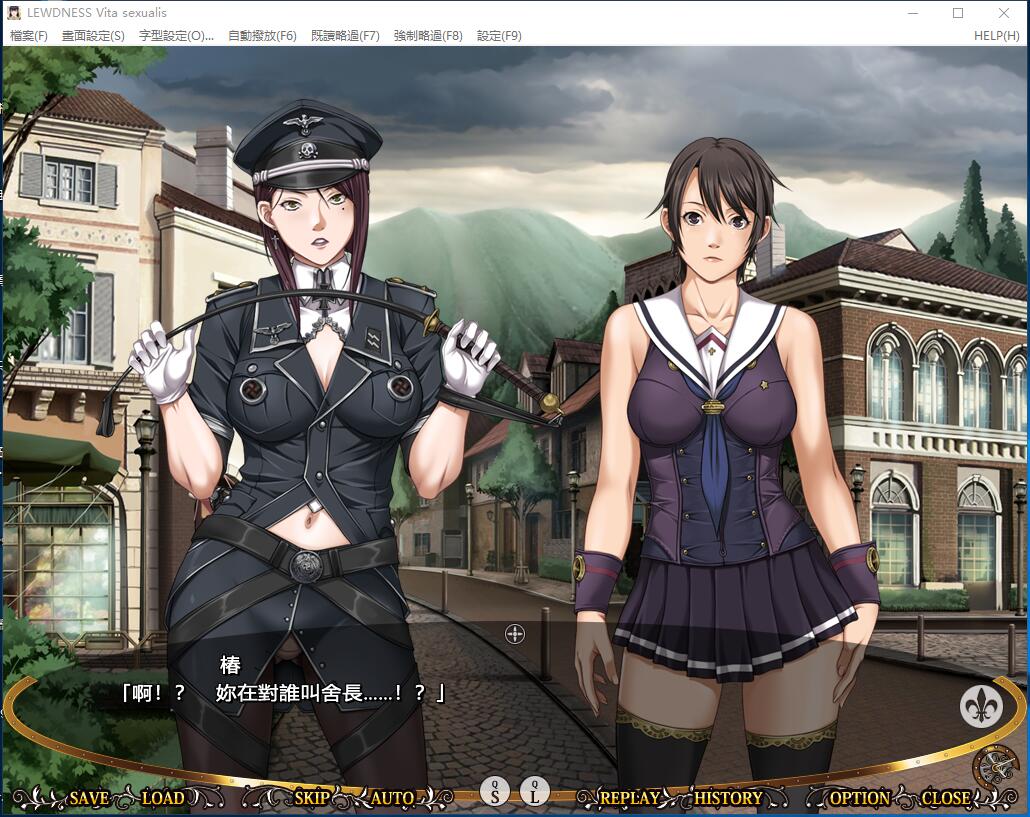Replay the voice with REPLAY
The height and width of the screenshot is (817, 1030).
[629, 798]
